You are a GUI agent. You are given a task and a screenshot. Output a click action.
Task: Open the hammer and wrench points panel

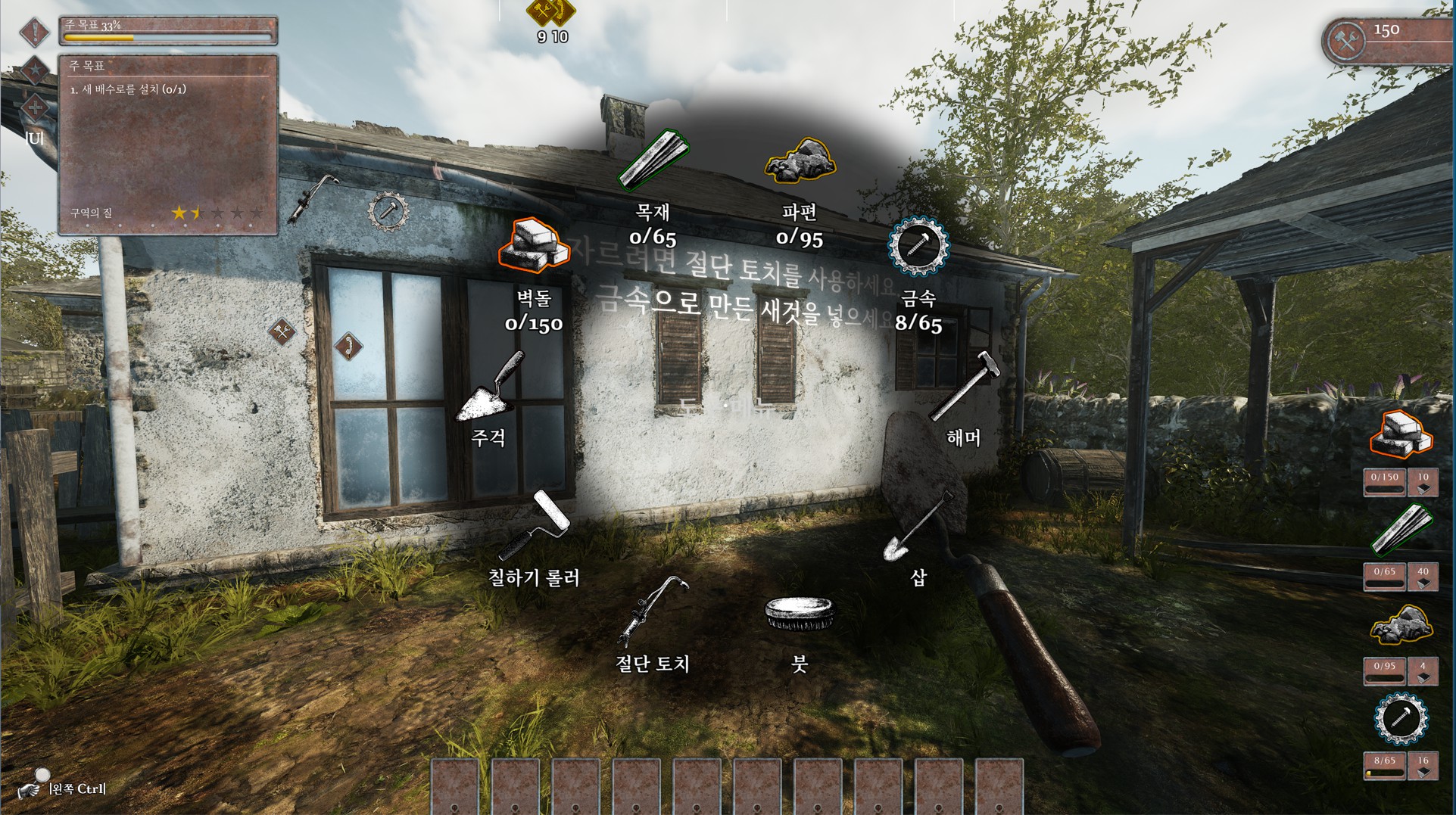(1348, 41)
